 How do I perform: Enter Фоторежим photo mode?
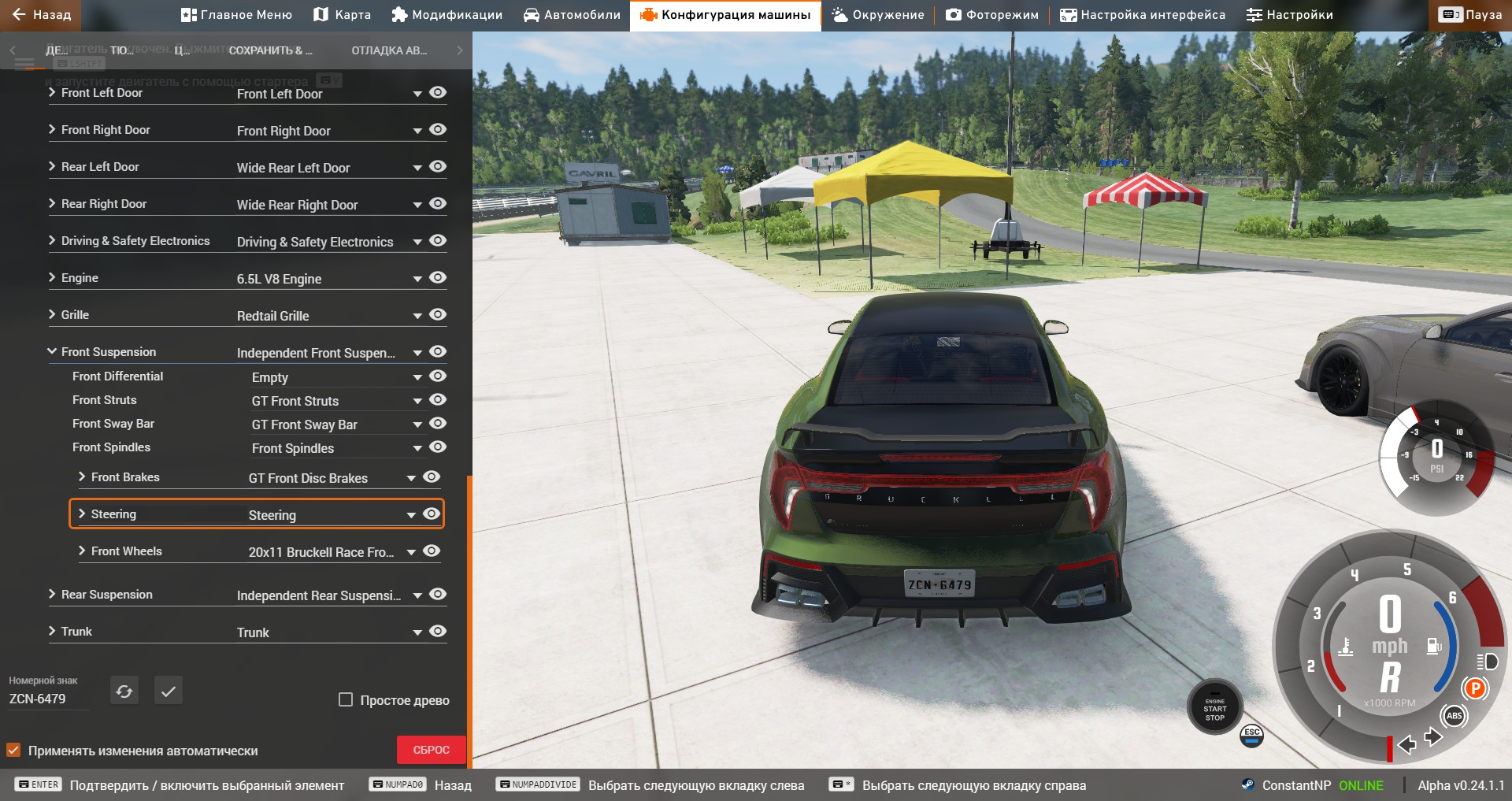[x=992, y=15]
